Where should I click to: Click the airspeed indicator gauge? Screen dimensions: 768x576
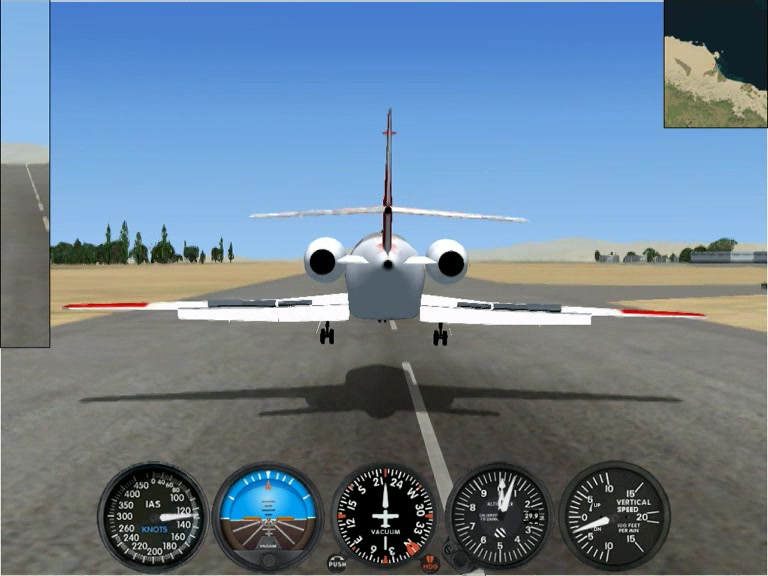(152, 516)
